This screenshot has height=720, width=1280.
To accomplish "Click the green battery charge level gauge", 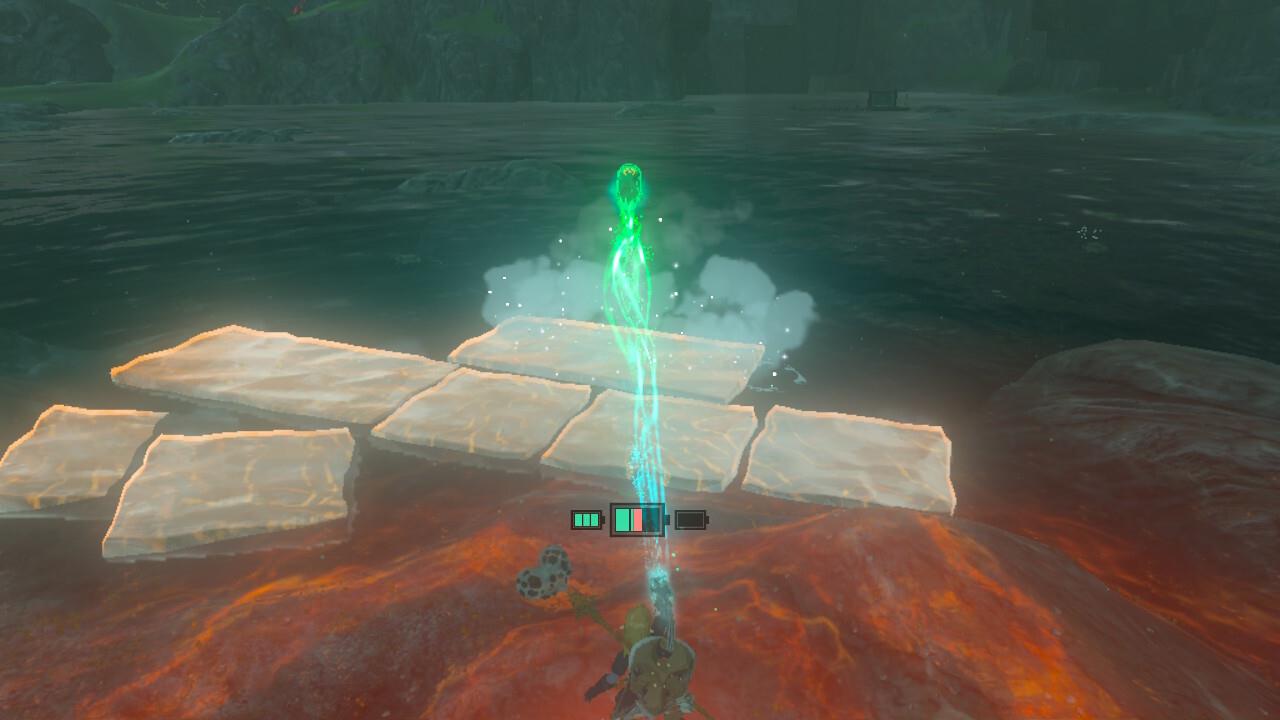I will point(623,520).
